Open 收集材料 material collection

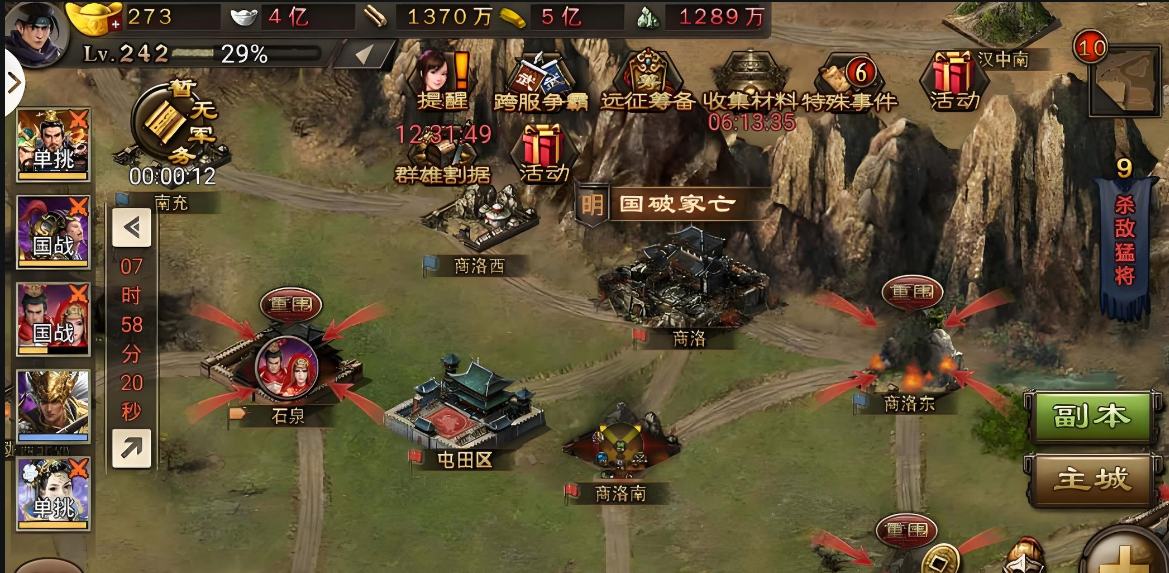750,78
